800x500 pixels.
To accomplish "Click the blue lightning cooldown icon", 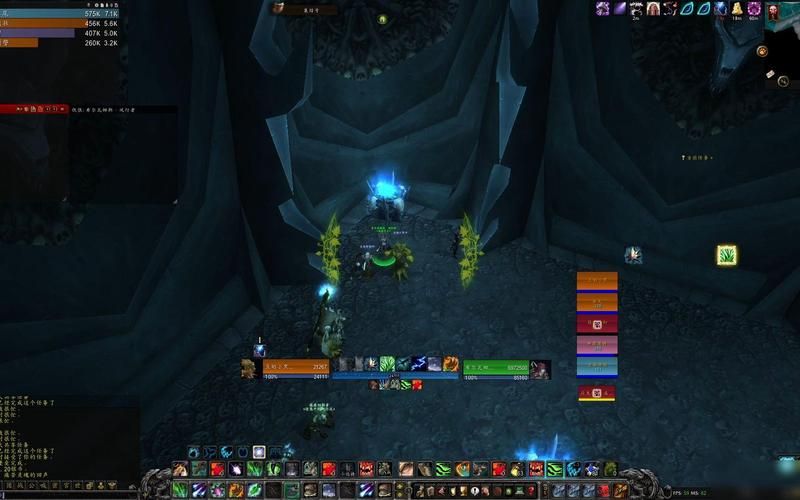I will (x=419, y=364).
